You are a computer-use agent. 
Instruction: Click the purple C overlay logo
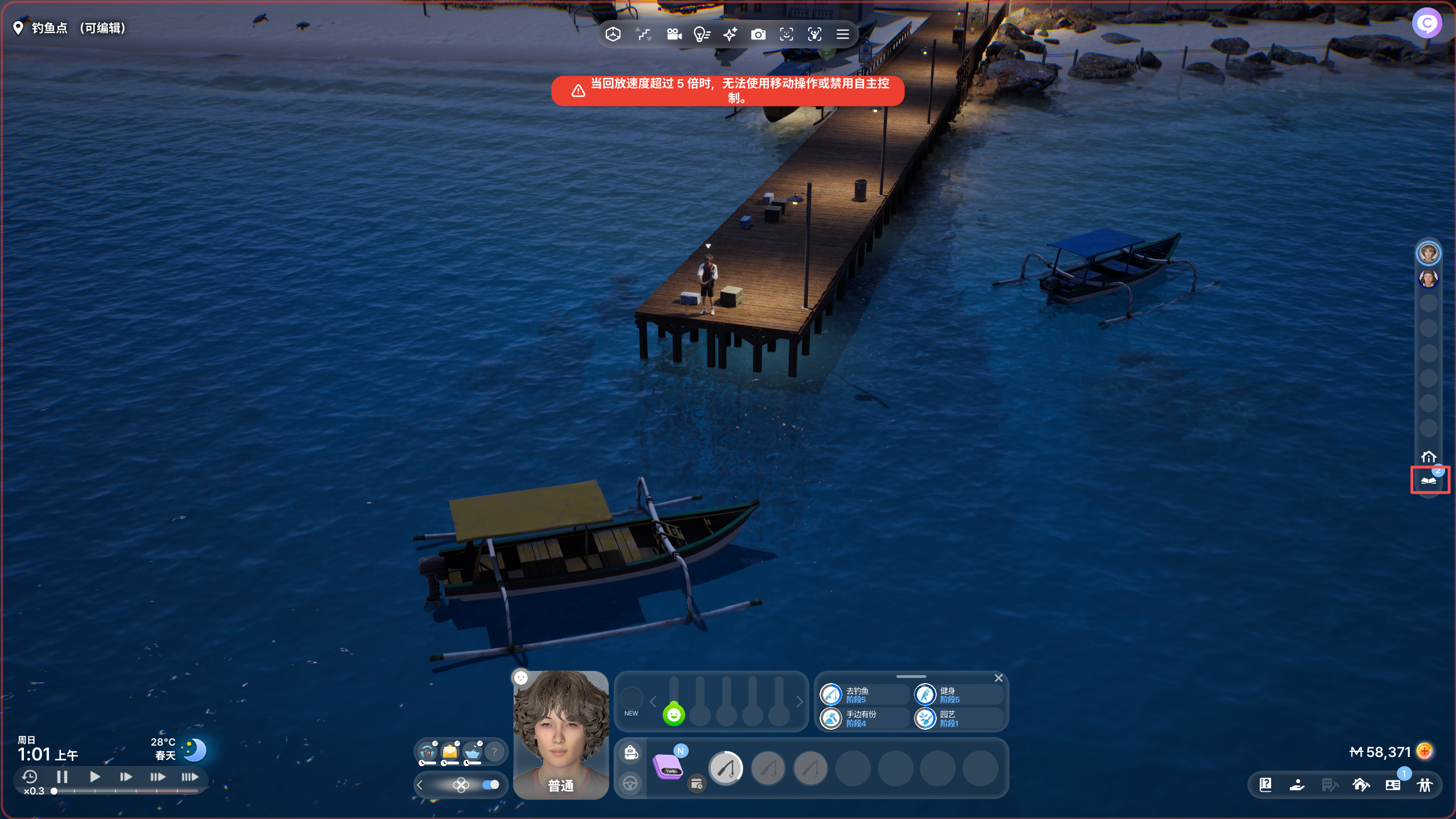coord(1426,23)
